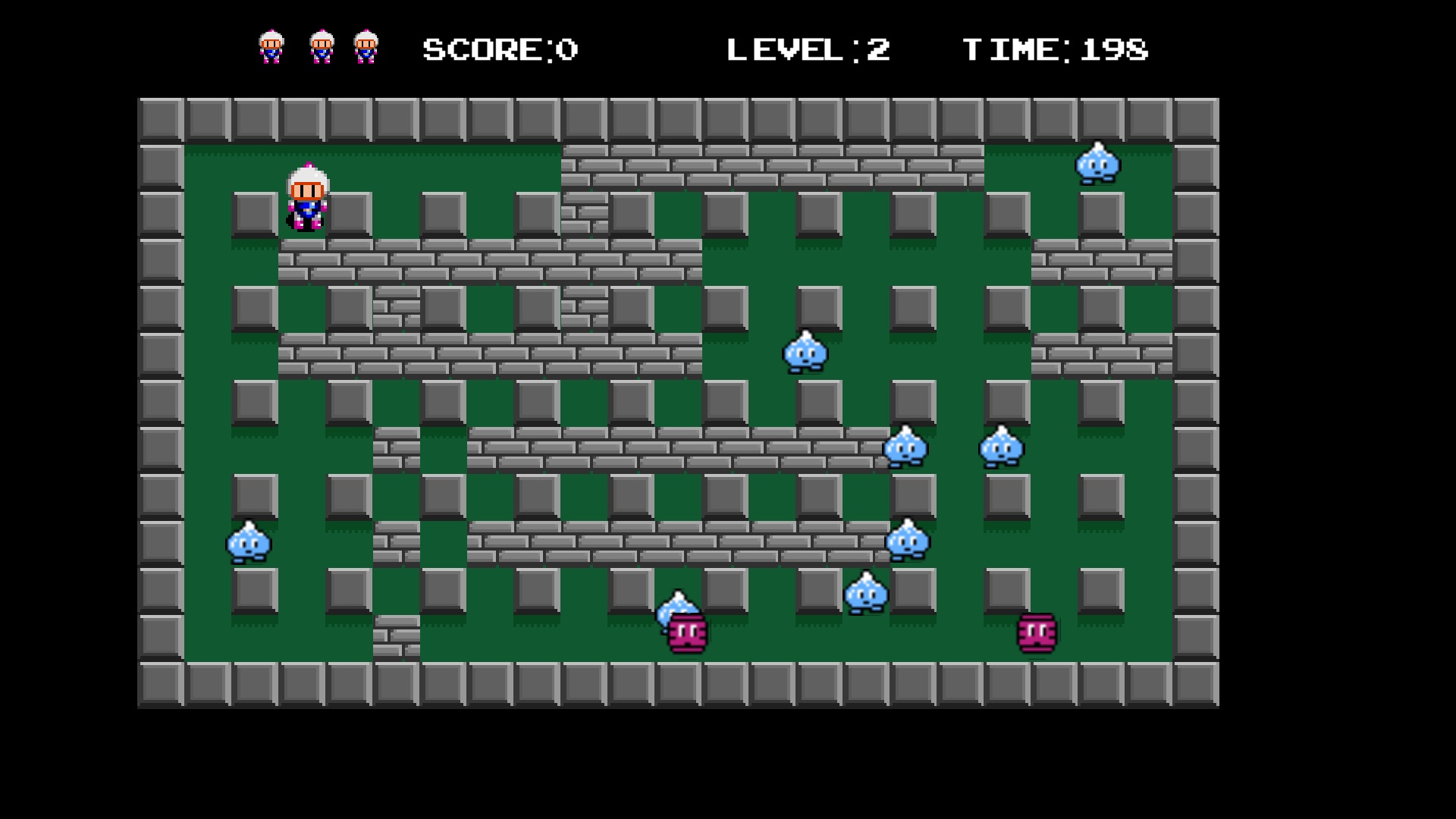Select the white Bomberman player character
Viewport: 1456px width, 819px height.
point(307,197)
